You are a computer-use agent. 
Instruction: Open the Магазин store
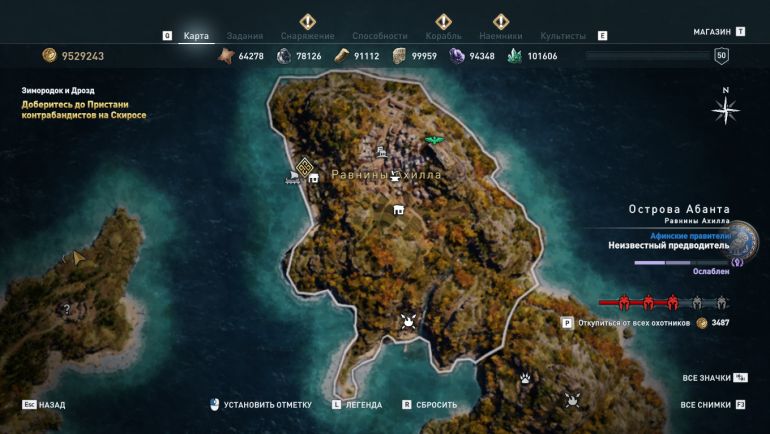tap(718, 32)
